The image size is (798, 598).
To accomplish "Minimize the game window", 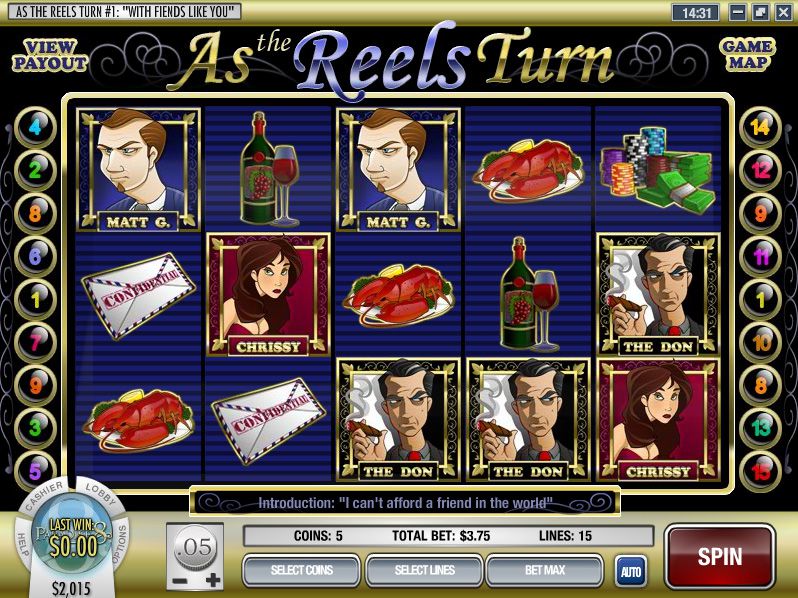I will pyautogui.click(x=740, y=13).
